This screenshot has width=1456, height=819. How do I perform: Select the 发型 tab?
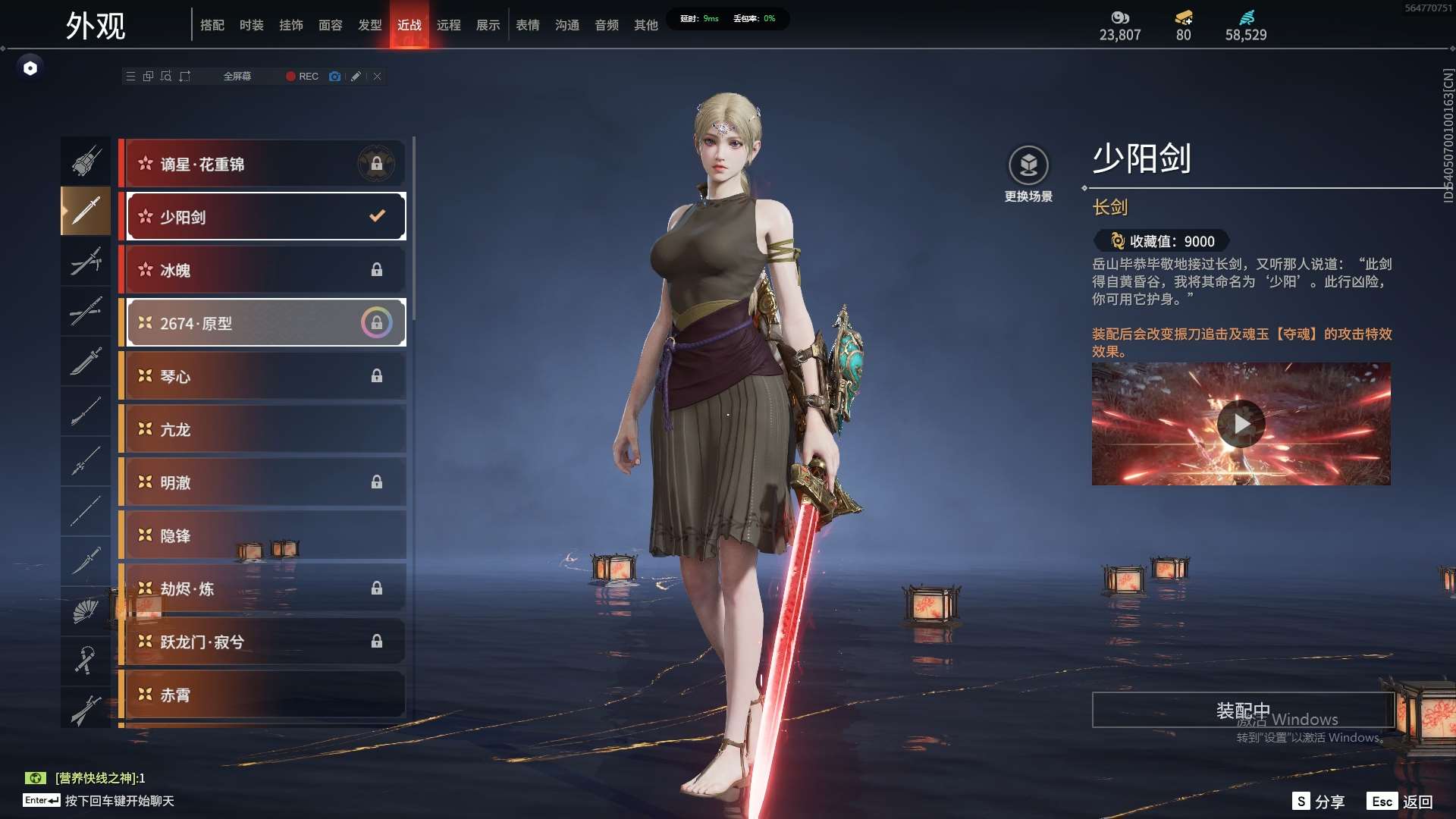coord(369,25)
